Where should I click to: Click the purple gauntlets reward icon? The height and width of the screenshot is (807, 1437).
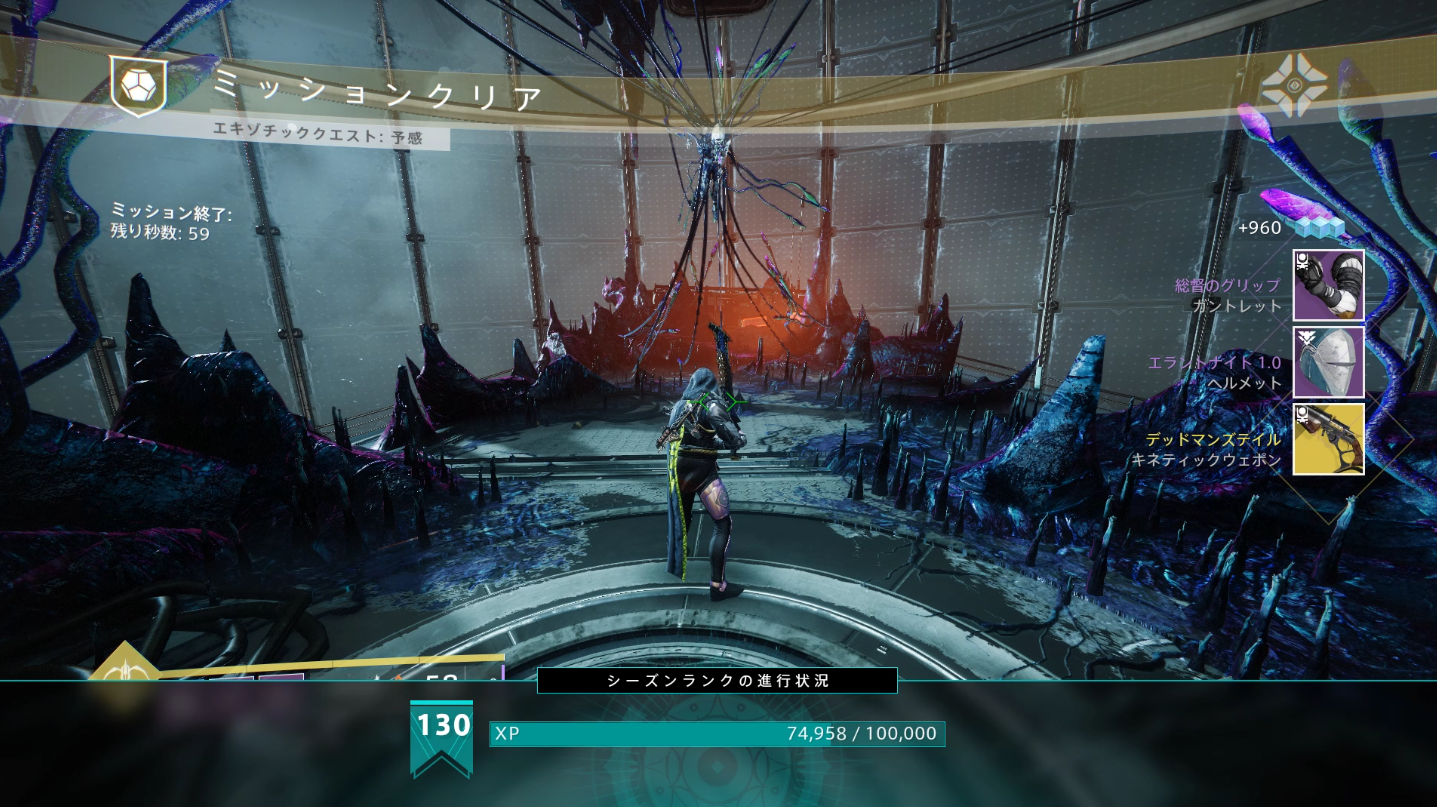point(1328,285)
